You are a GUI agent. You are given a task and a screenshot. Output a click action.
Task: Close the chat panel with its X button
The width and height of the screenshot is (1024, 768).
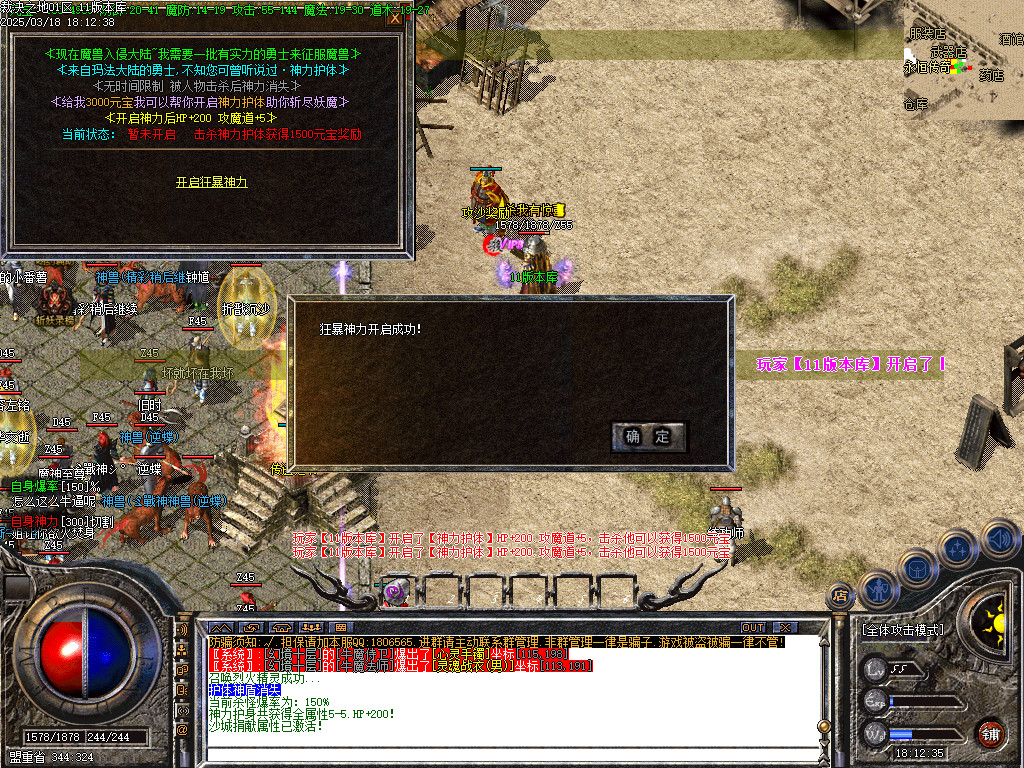pyautogui.click(x=784, y=628)
